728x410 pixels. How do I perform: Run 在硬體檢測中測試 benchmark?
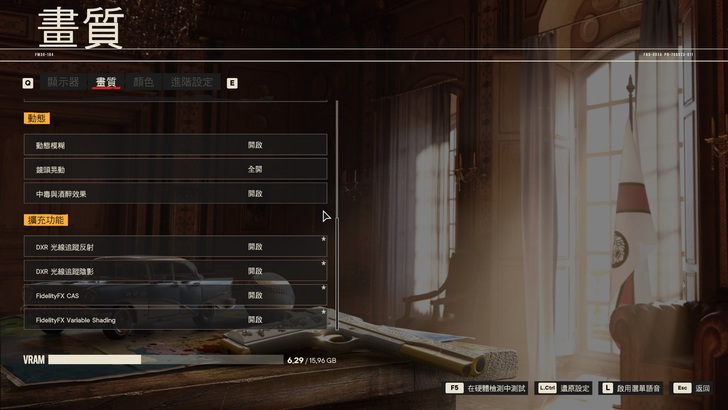tap(497, 387)
